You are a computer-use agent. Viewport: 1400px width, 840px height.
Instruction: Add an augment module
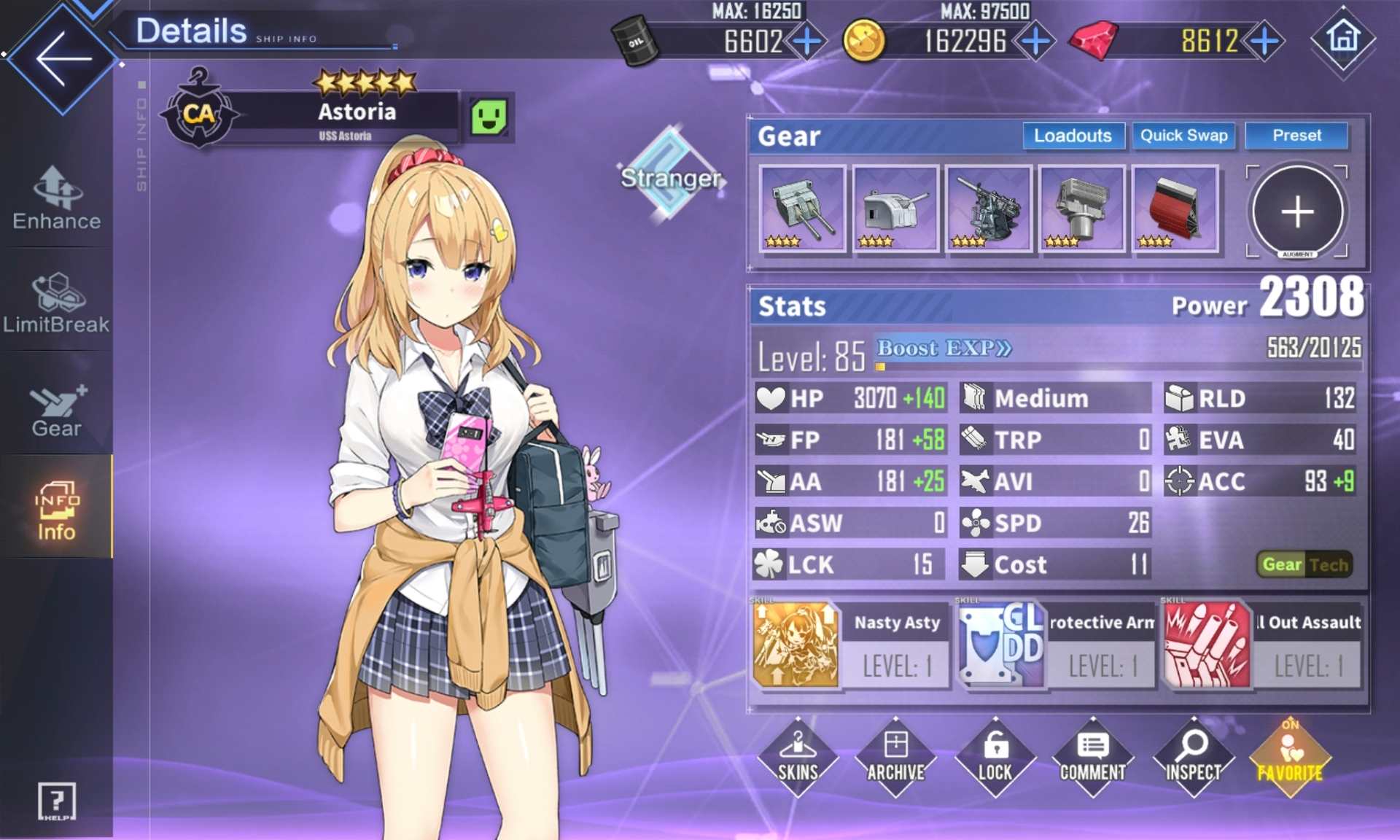pos(1296,211)
